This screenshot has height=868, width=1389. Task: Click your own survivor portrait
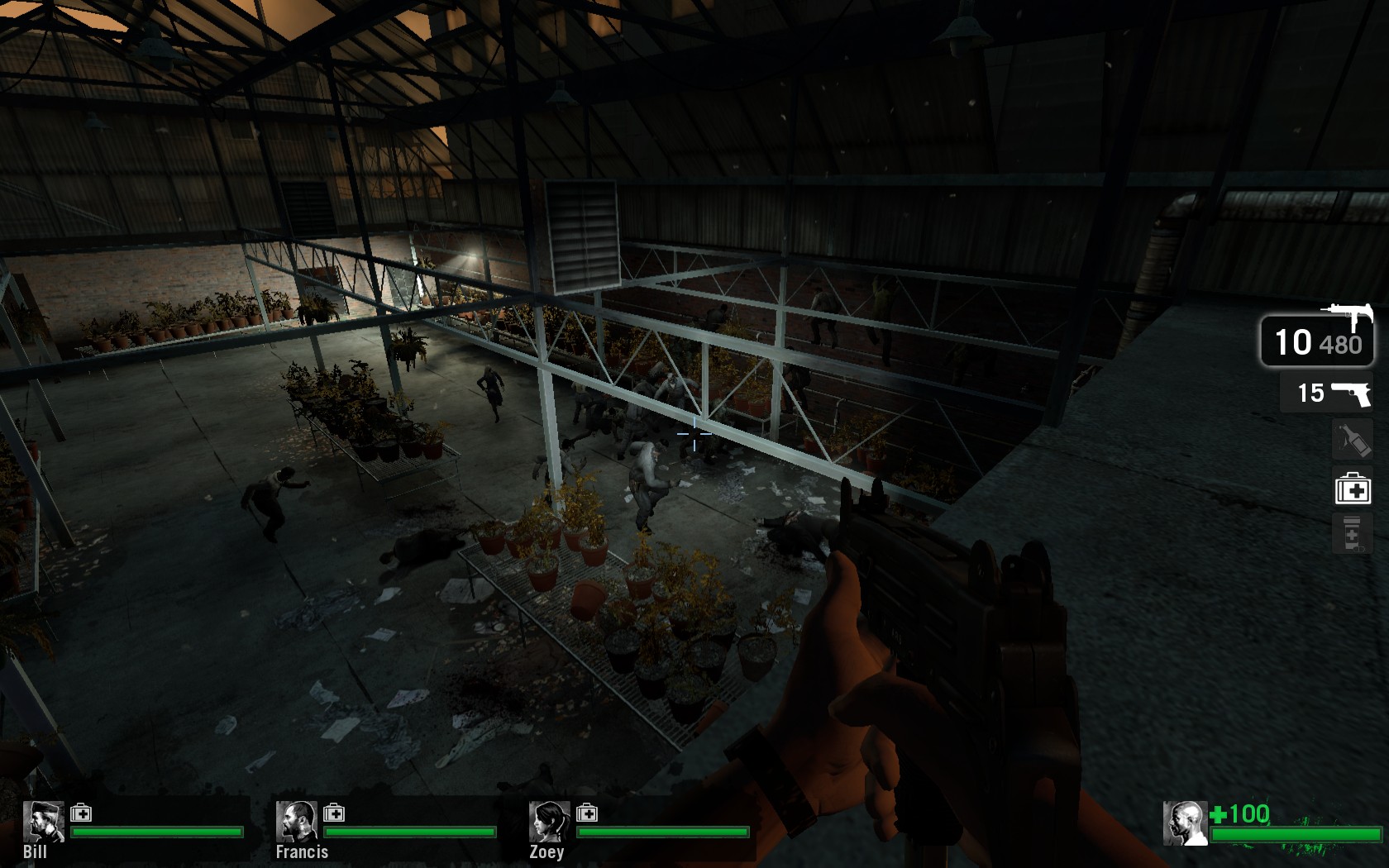[x=1185, y=823]
